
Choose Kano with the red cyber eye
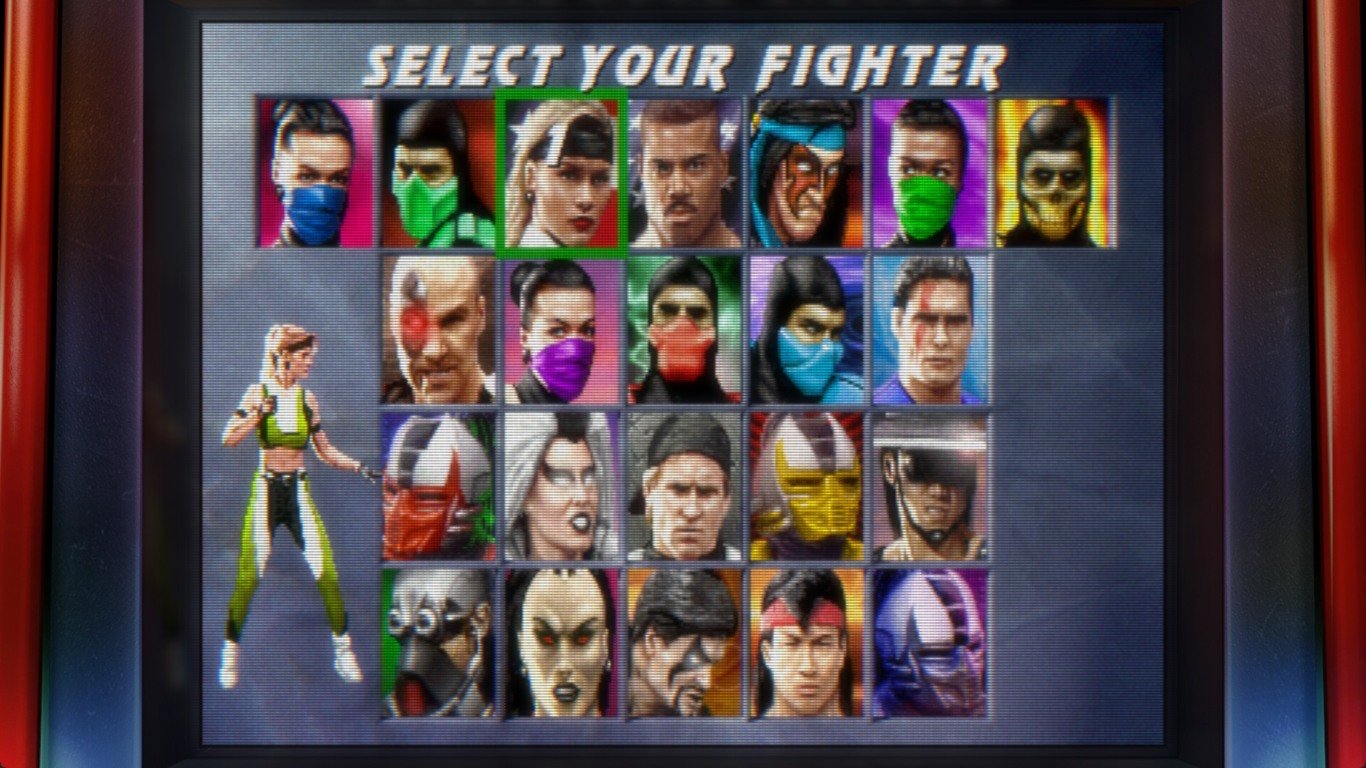pyautogui.click(x=438, y=329)
